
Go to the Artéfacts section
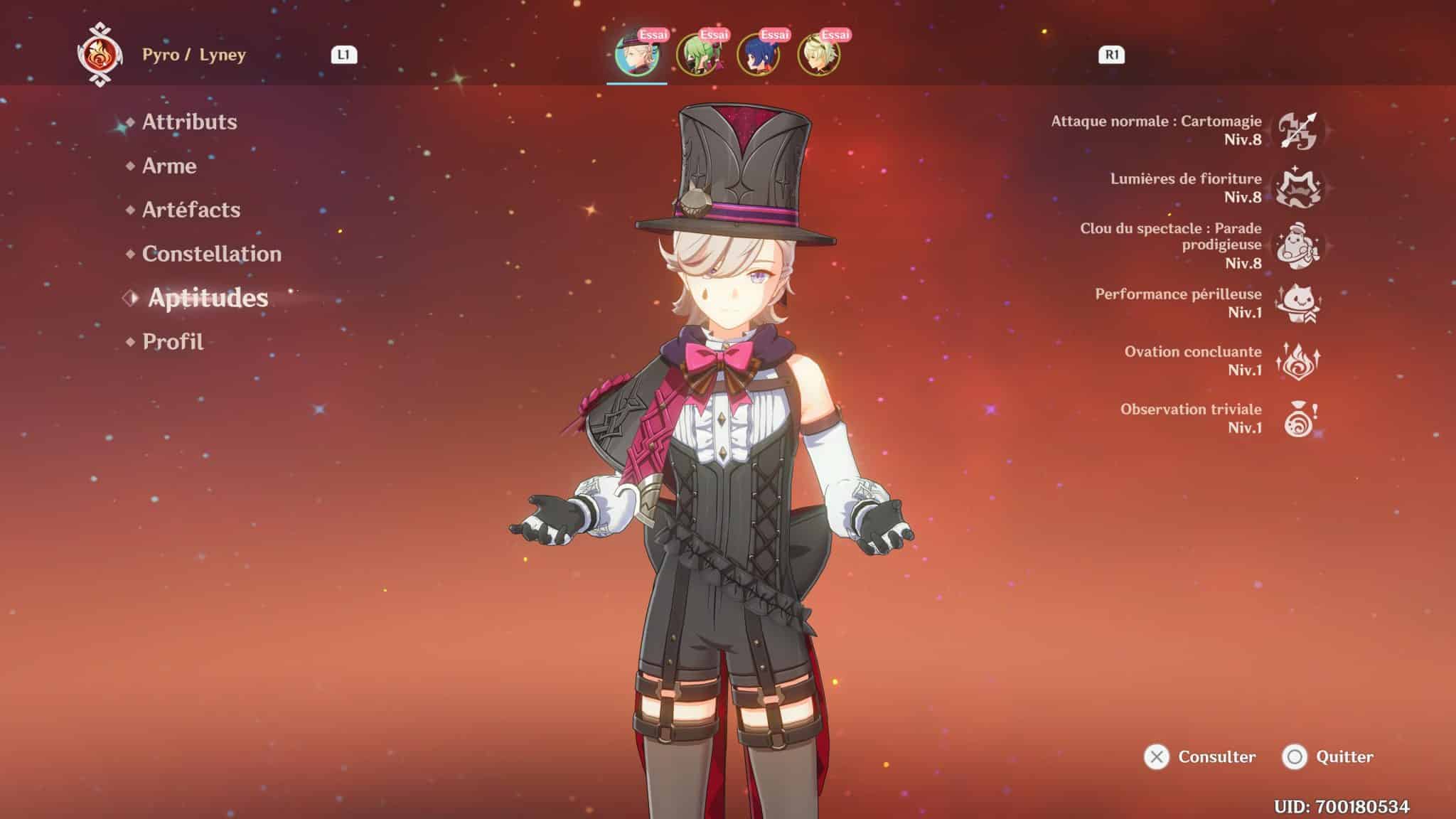[x=191, y=210]
